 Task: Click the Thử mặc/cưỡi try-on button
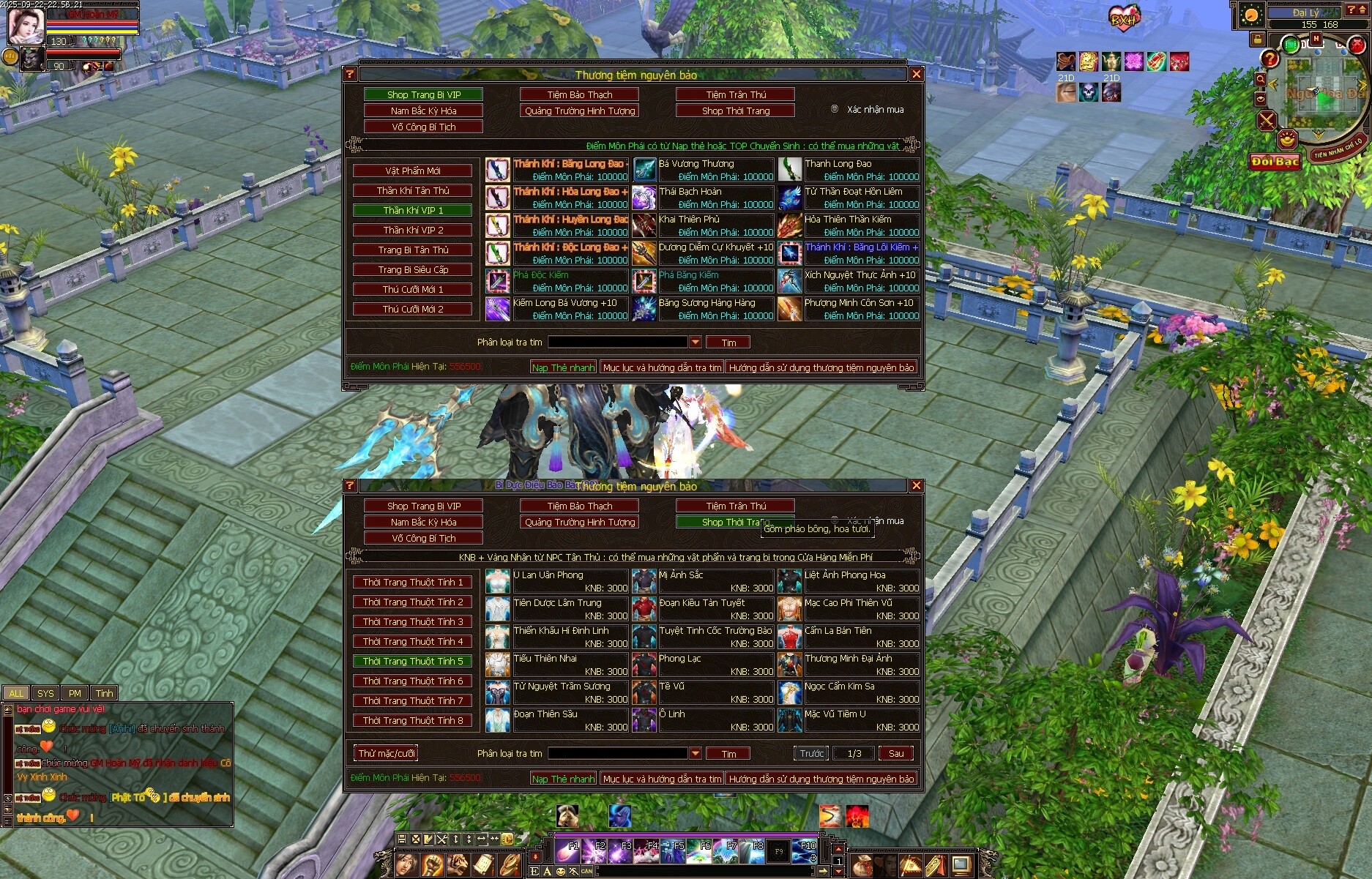[x=387, y=753]
